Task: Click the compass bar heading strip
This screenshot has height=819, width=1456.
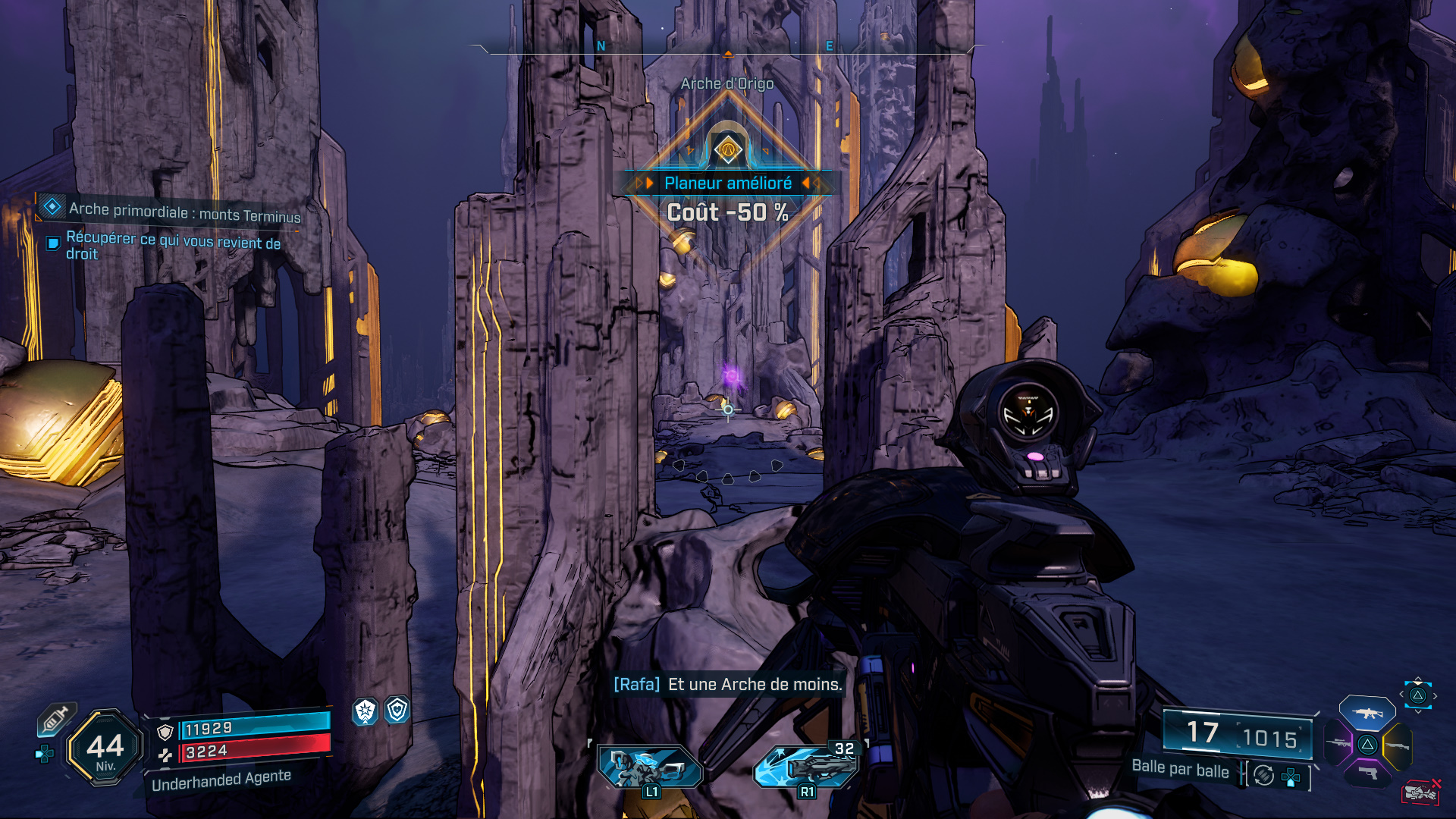Action: tap(728, 48)
